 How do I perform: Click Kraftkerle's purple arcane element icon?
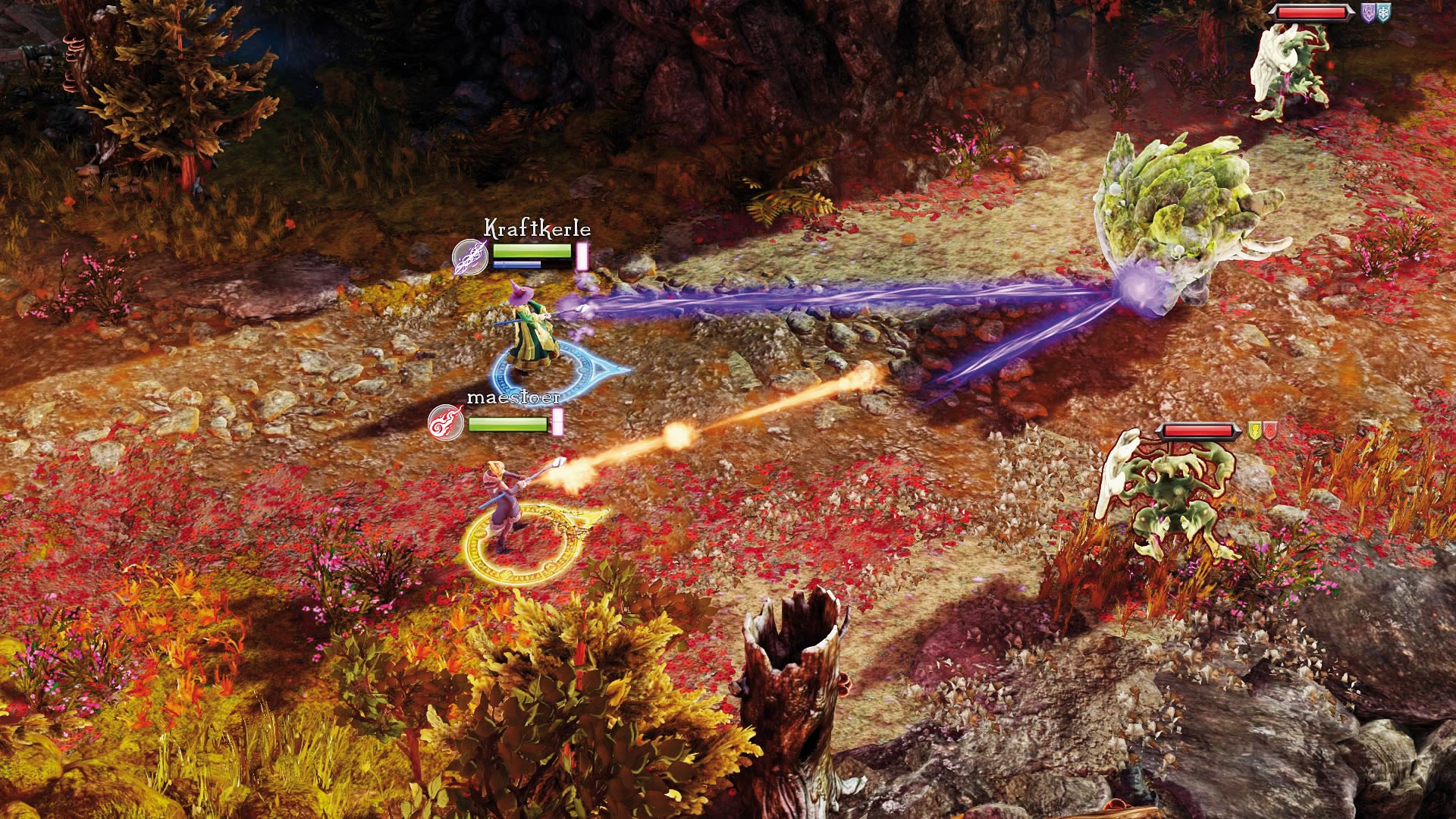(470, 257)
